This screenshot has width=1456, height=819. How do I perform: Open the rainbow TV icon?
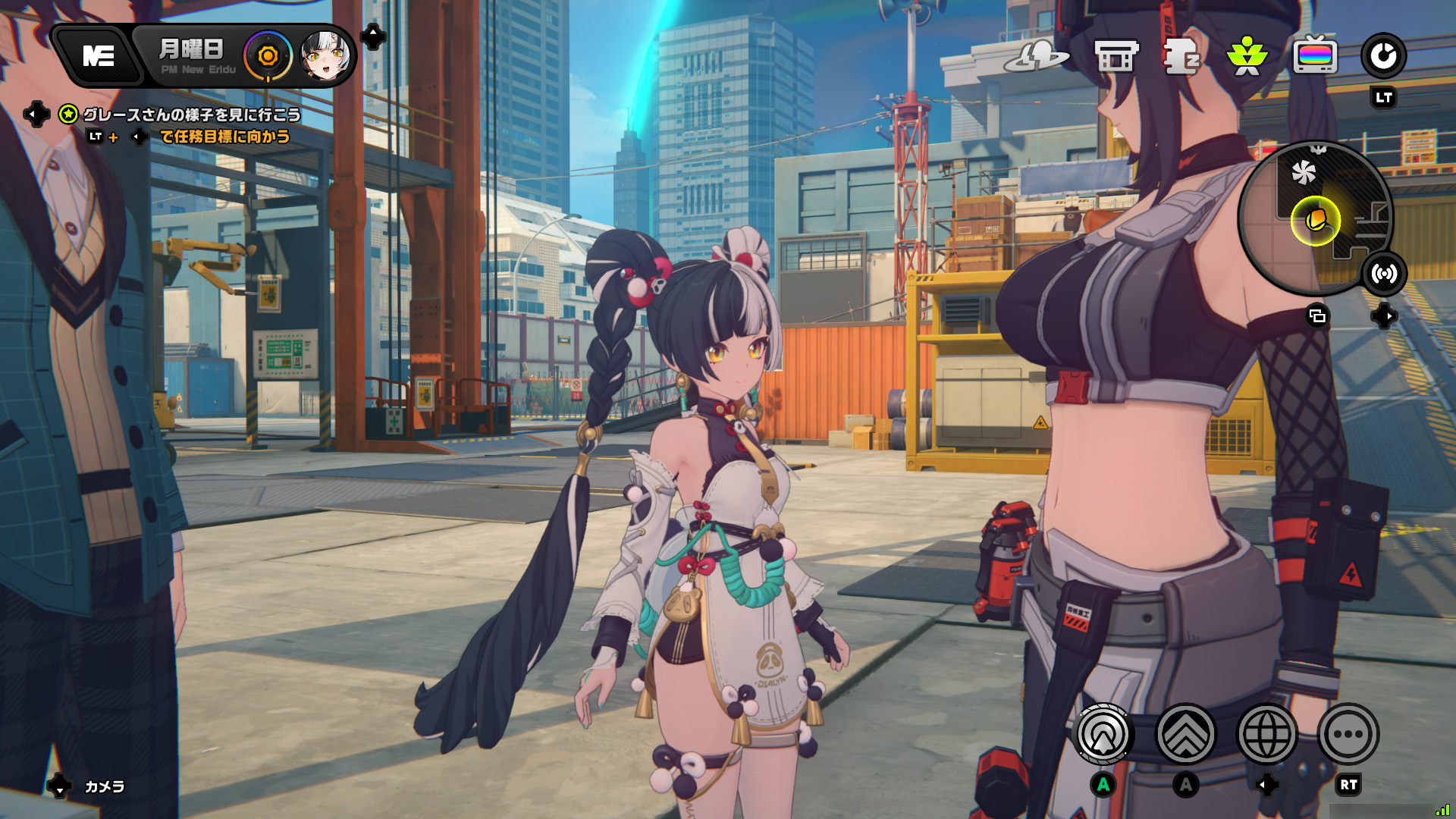click(x=1315, y=56)
